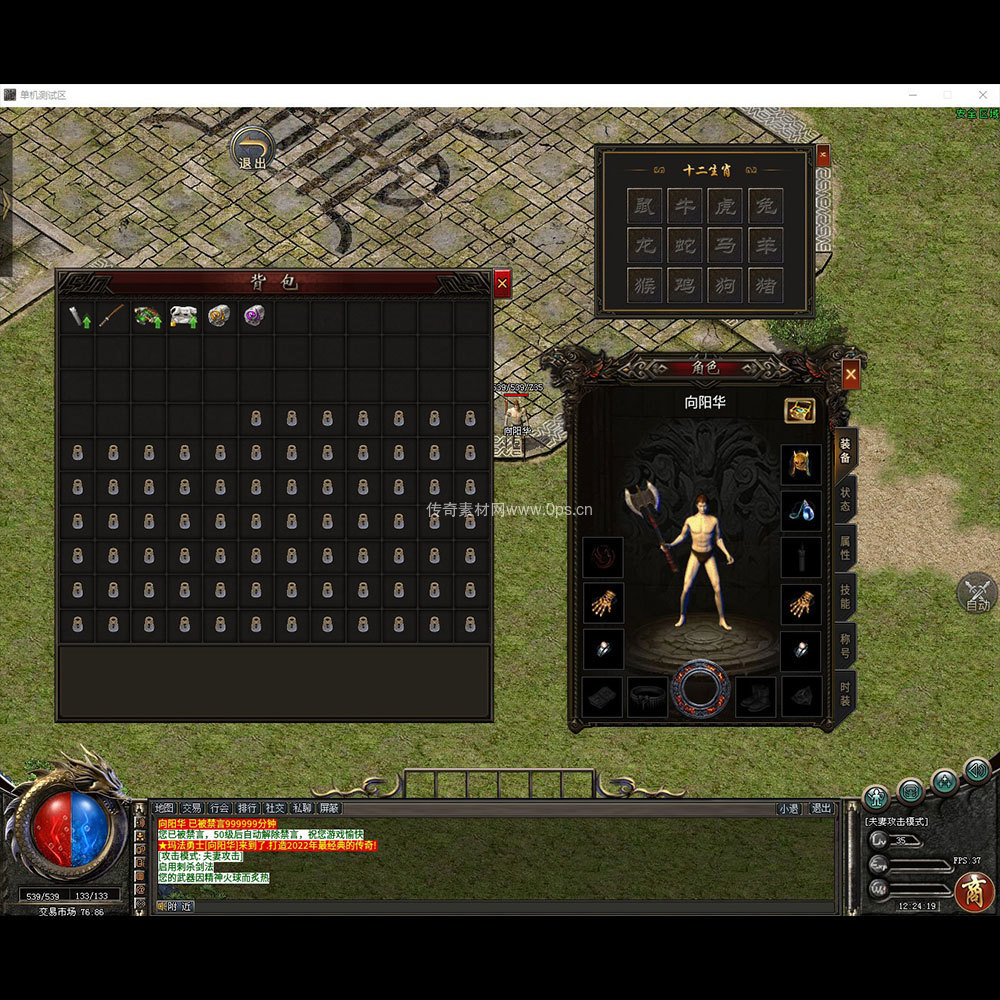
Task: Click the 退出 exit arrow button
Action: [253, 146]
